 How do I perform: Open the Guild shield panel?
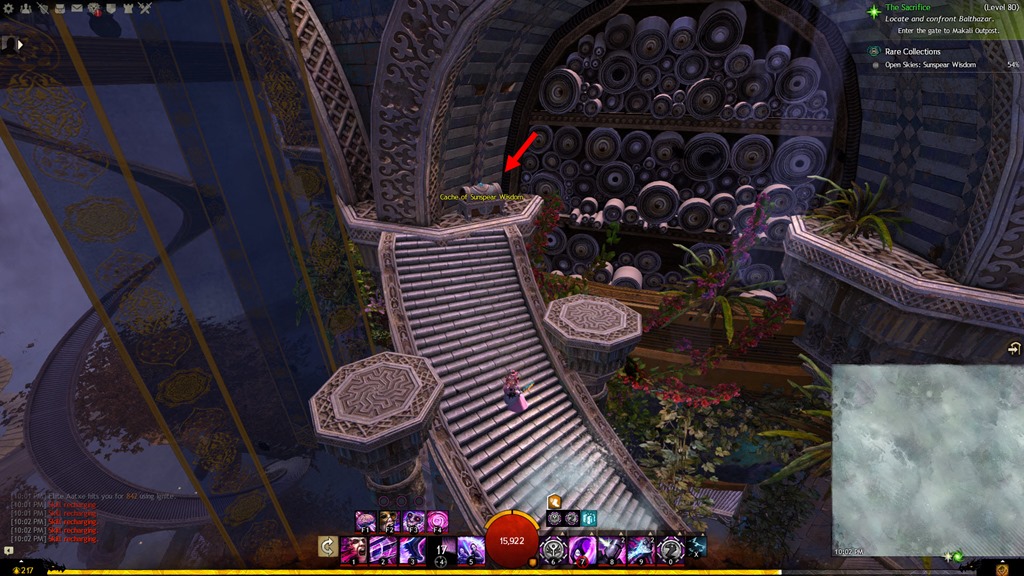tap(111, 9)
